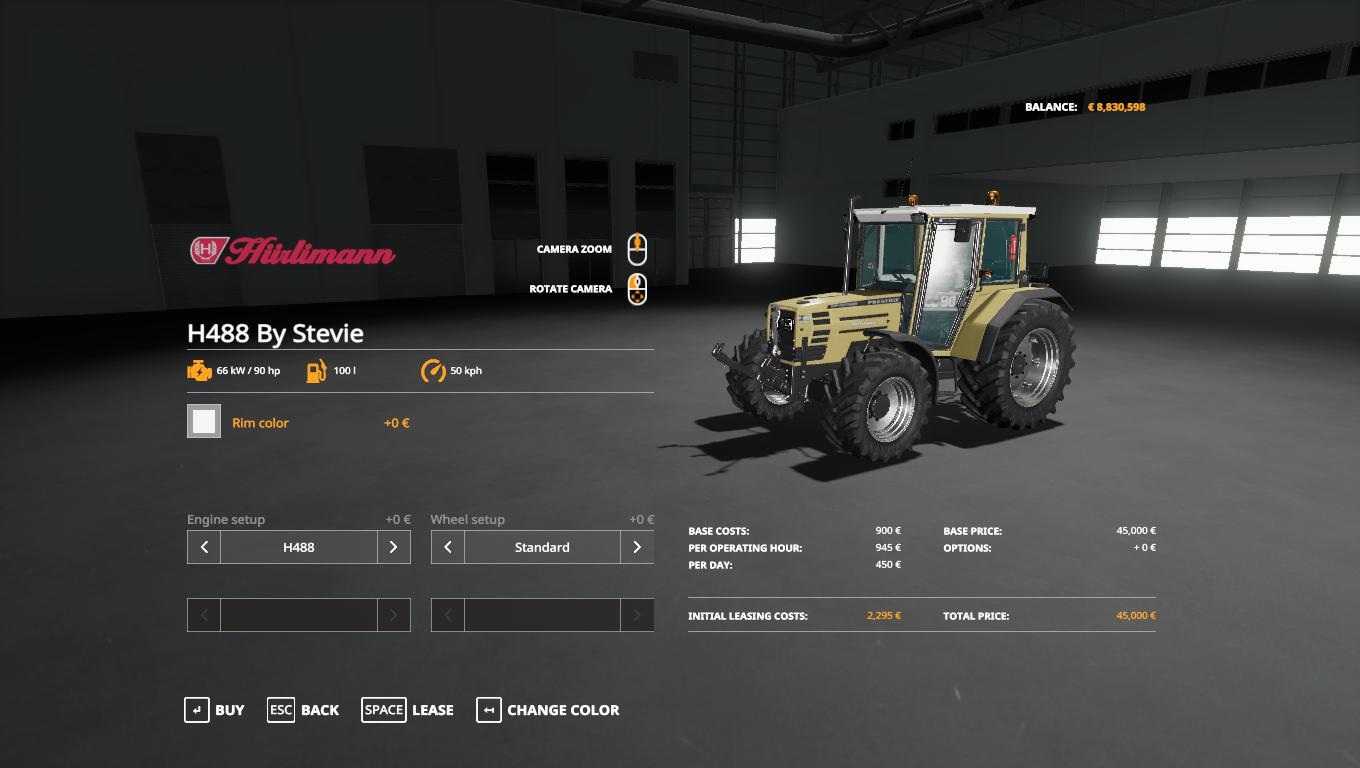Open the Change Color option

pyautogui.click(x=548, y=710)
